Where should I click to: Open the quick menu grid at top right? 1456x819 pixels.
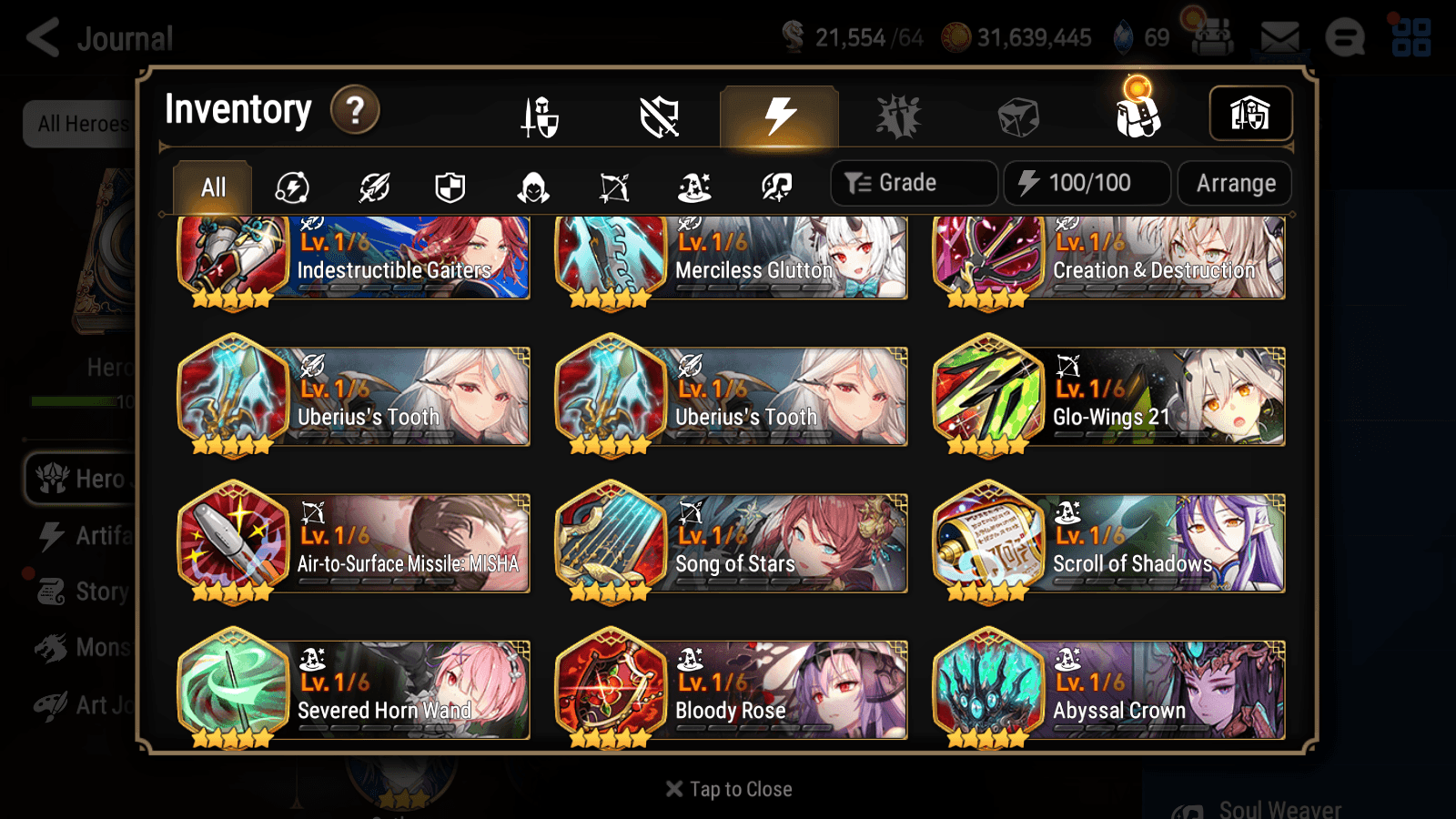1410,37
